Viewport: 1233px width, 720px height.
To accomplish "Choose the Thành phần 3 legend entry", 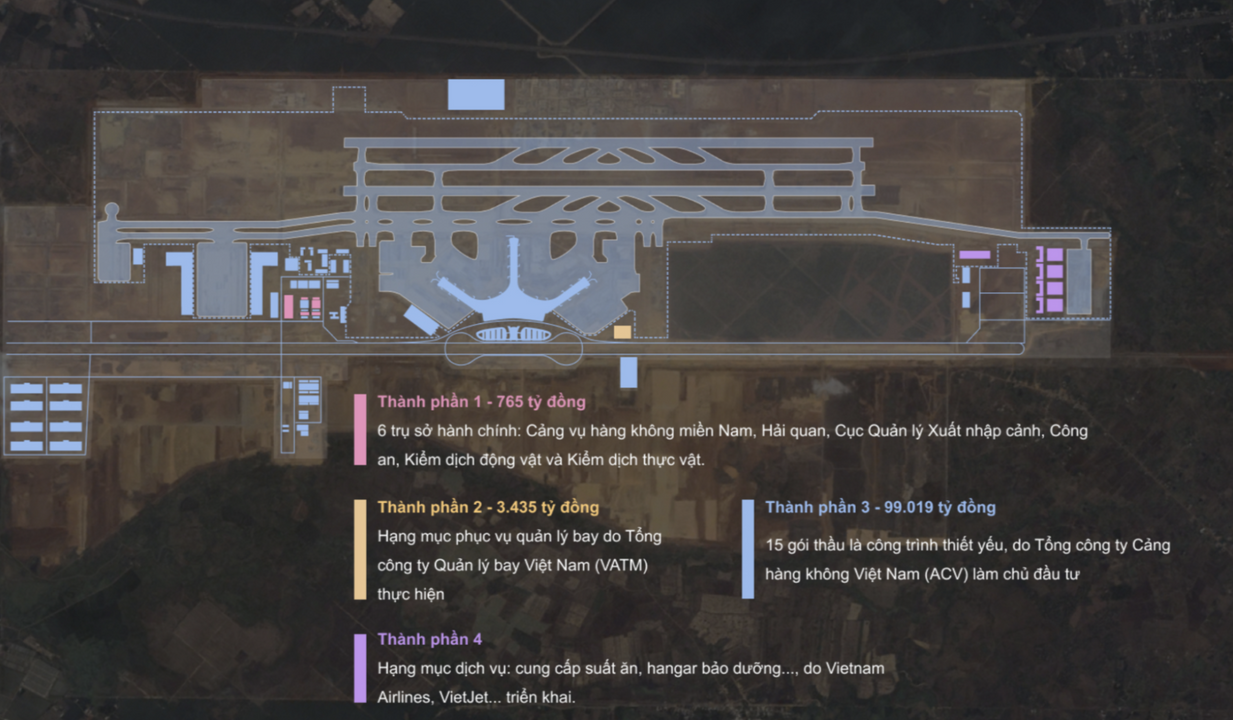I will click(x=880, y=508).
